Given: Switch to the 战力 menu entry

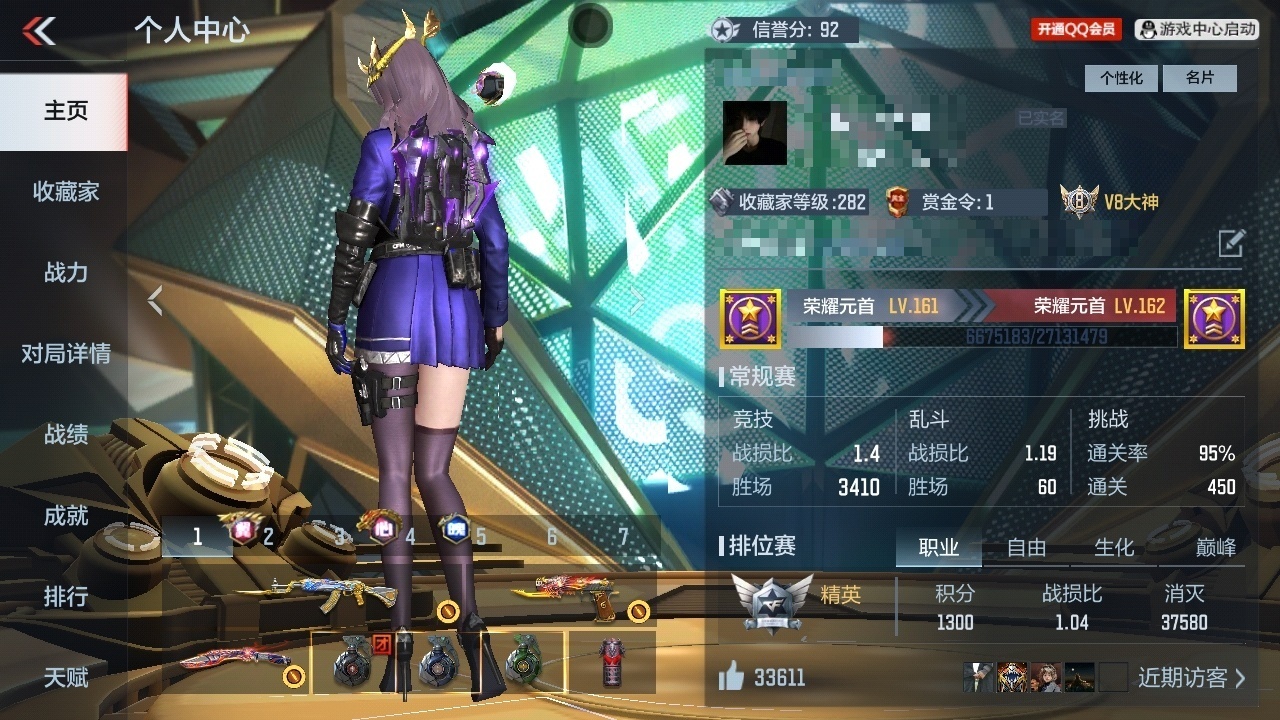Looking at the screenshot, I should (65, 273).
